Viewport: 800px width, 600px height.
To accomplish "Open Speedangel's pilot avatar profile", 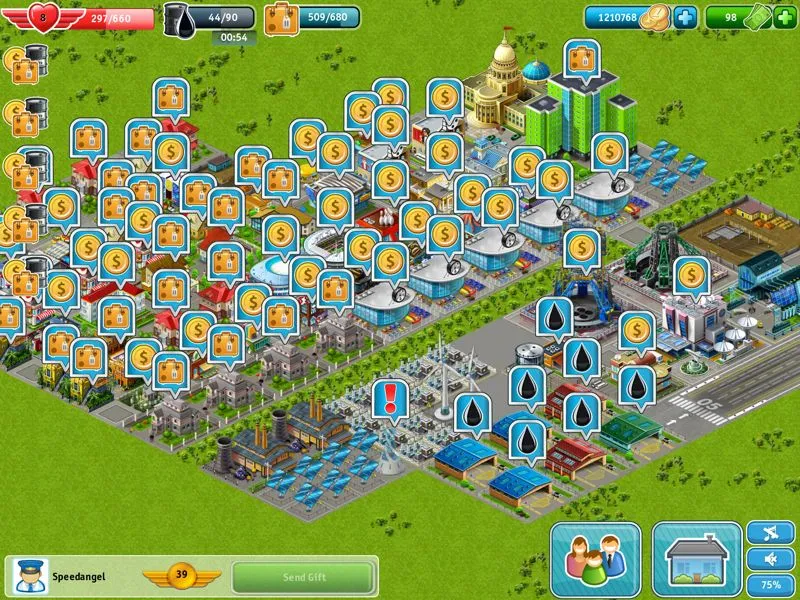I will click(x=27, y=577).
